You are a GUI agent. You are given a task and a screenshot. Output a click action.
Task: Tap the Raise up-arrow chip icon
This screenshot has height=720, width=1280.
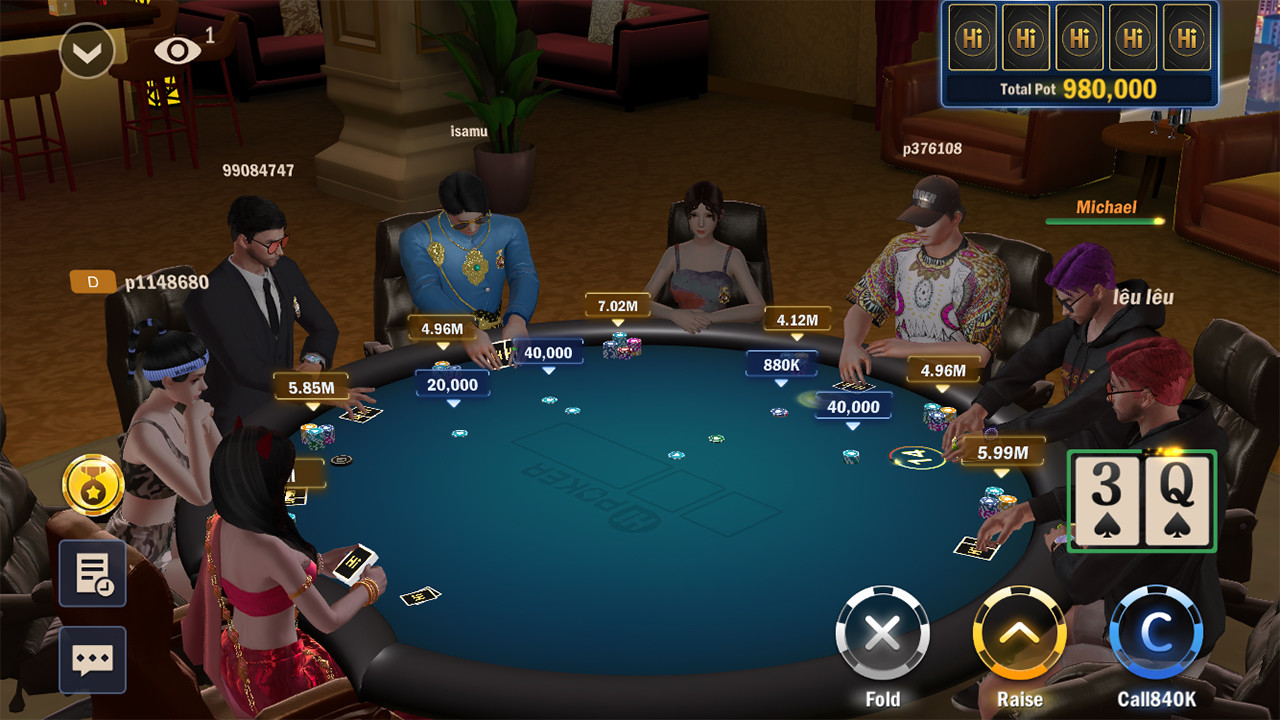coord(1021,631)
